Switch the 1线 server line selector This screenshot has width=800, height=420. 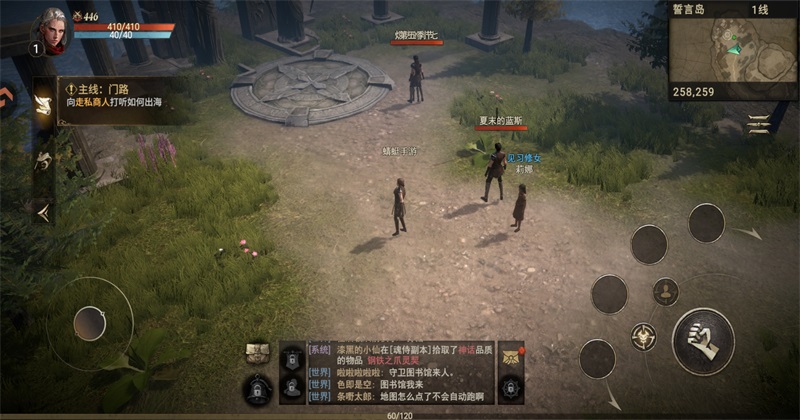760,8
